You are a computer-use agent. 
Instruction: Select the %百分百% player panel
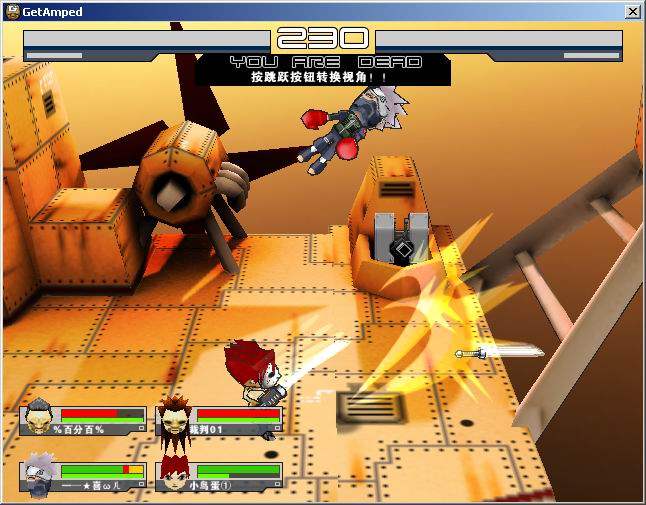[x=84, y=419]
